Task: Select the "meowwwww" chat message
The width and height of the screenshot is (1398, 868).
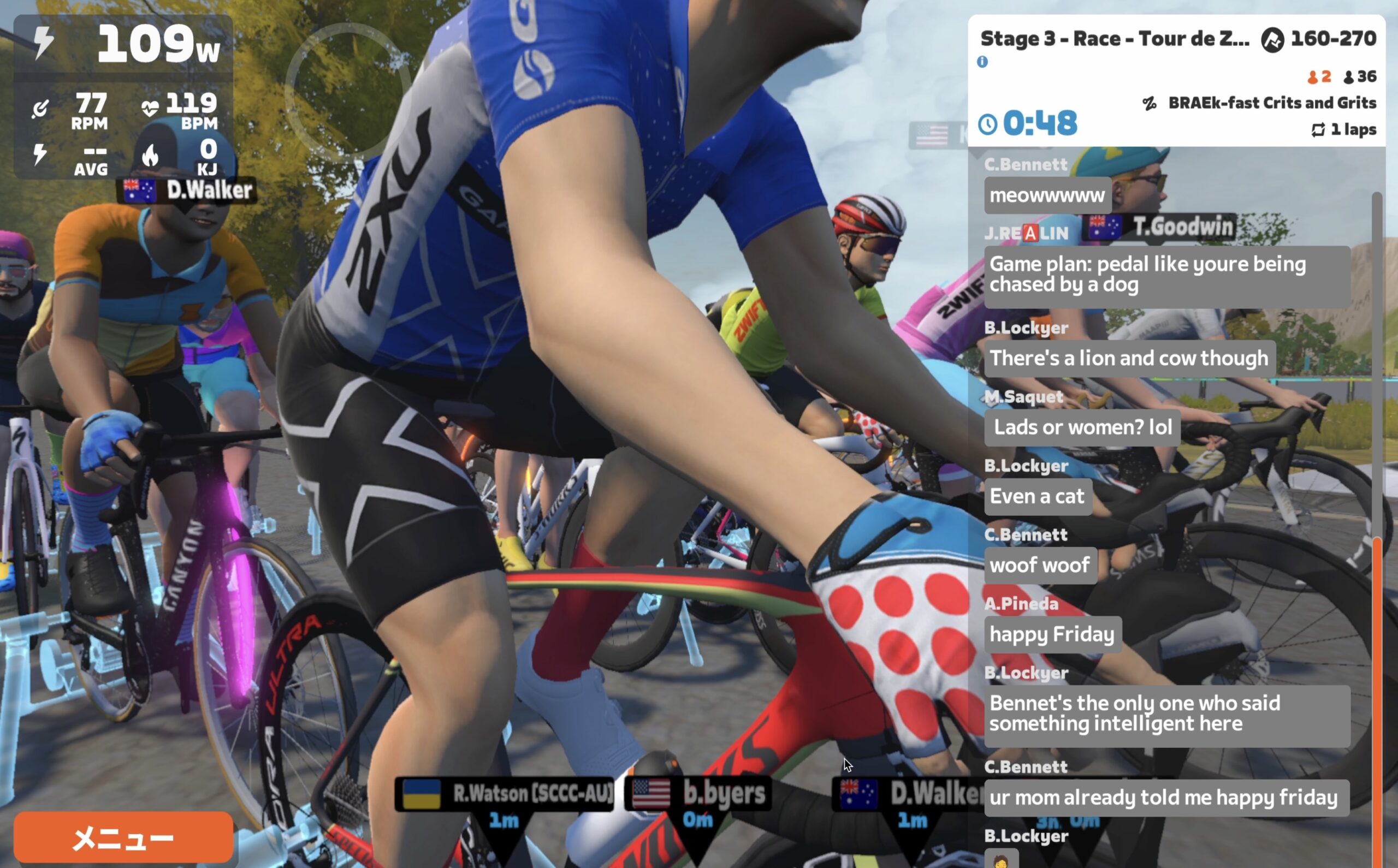Action: 1047,196
